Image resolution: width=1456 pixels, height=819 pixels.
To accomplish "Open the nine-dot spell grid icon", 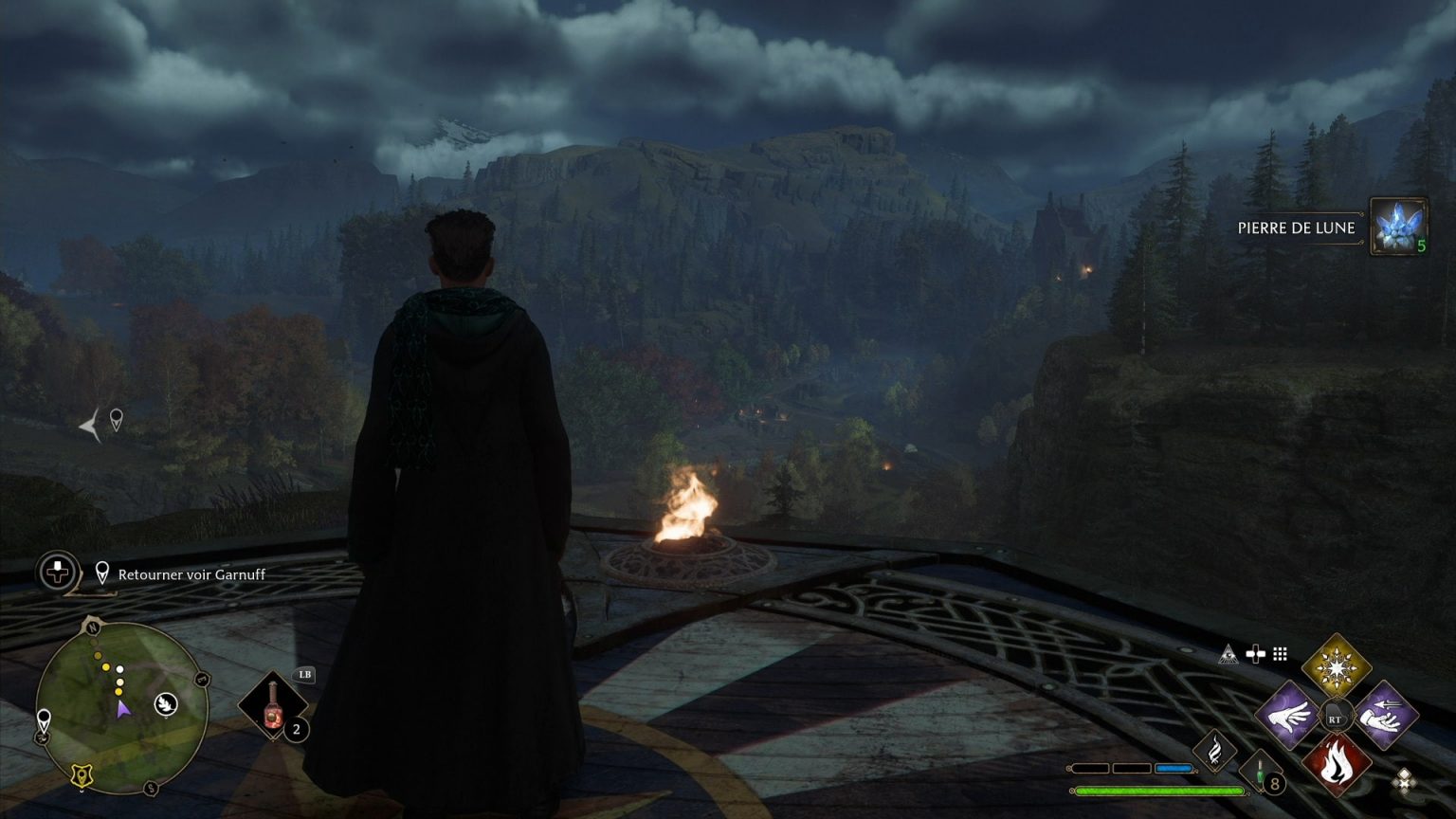I will point(1281,653).
